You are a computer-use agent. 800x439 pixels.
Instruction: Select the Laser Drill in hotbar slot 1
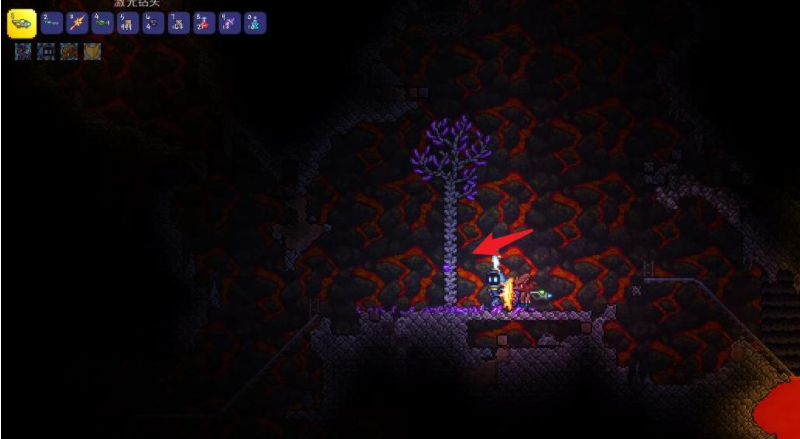tap(21, 23)
